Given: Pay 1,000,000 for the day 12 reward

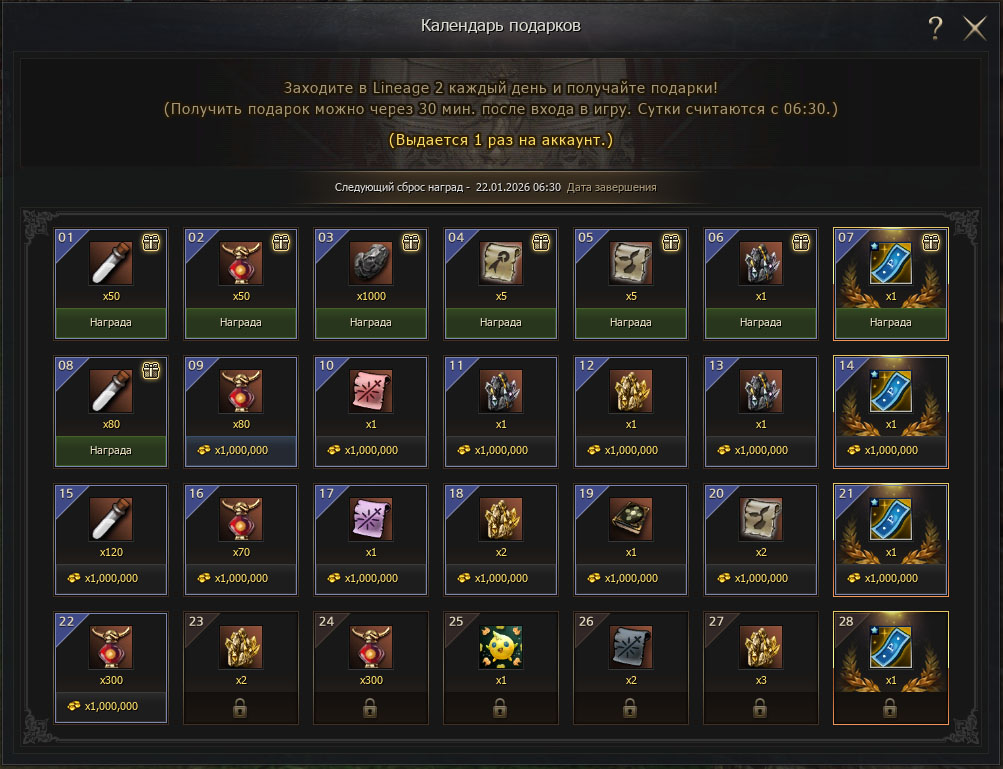Looking at the screenshot, I should (x=630, y=450).
